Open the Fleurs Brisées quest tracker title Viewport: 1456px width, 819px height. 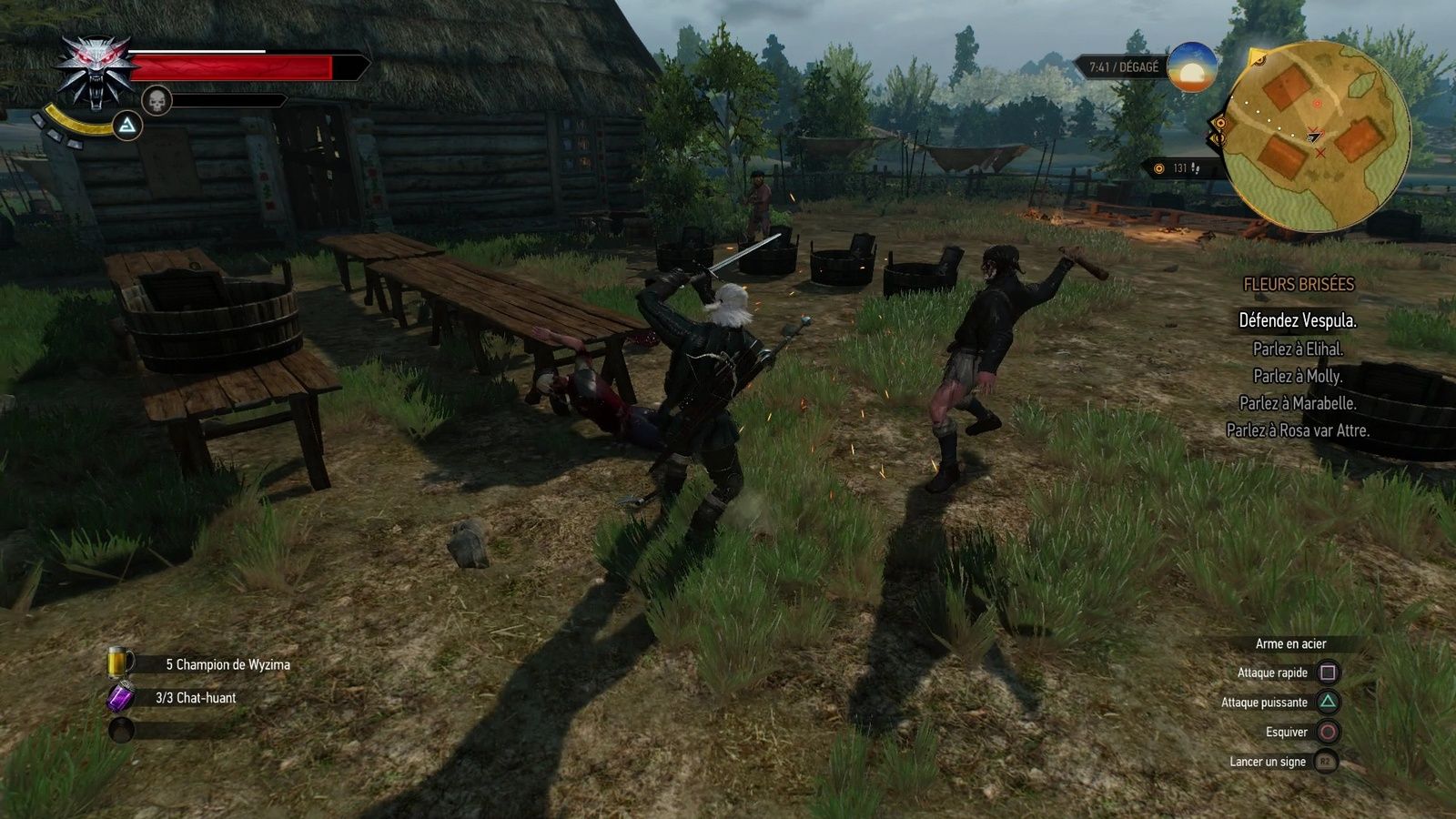(1299, 285)
